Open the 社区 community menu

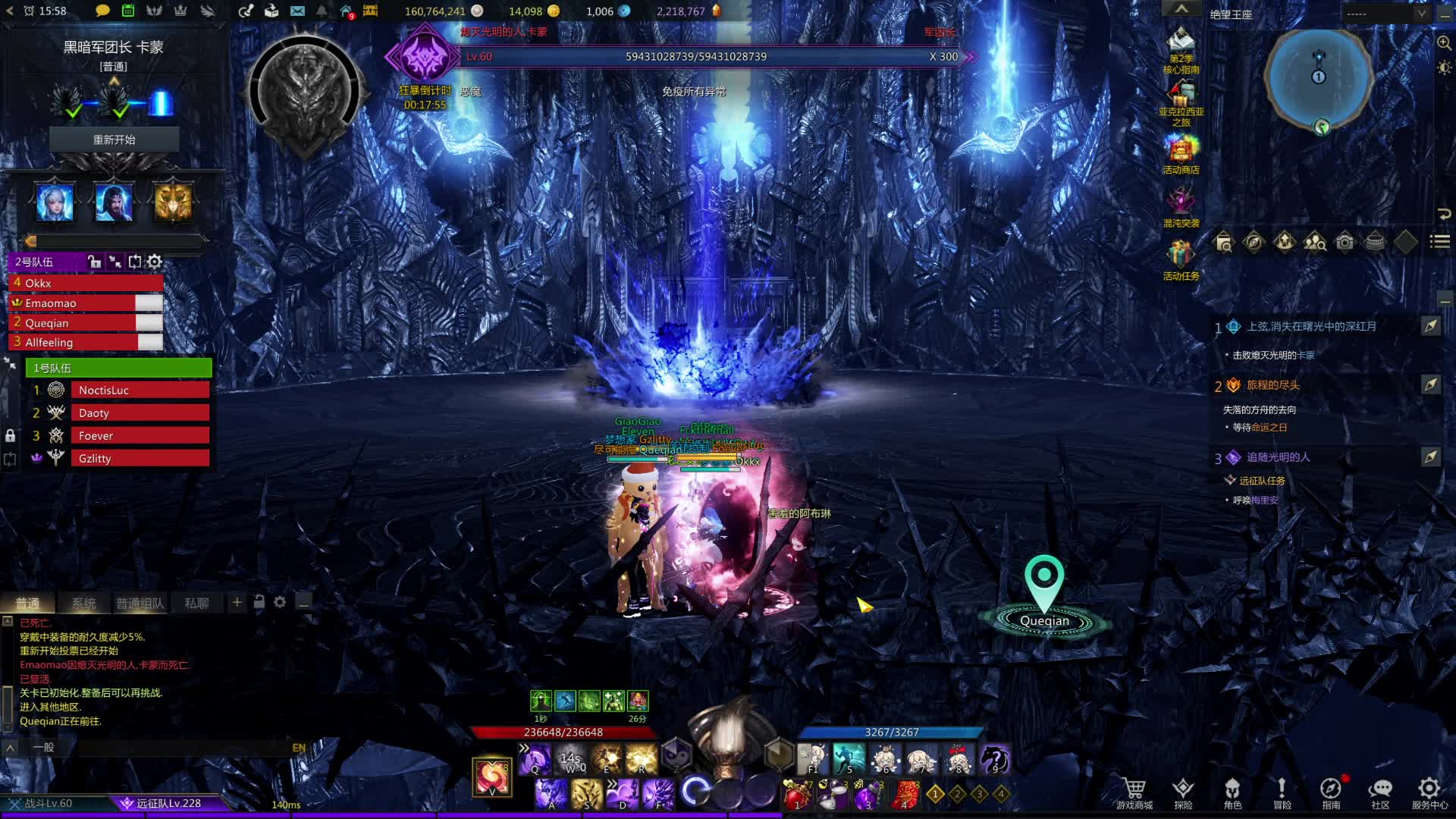(1380, 793)
